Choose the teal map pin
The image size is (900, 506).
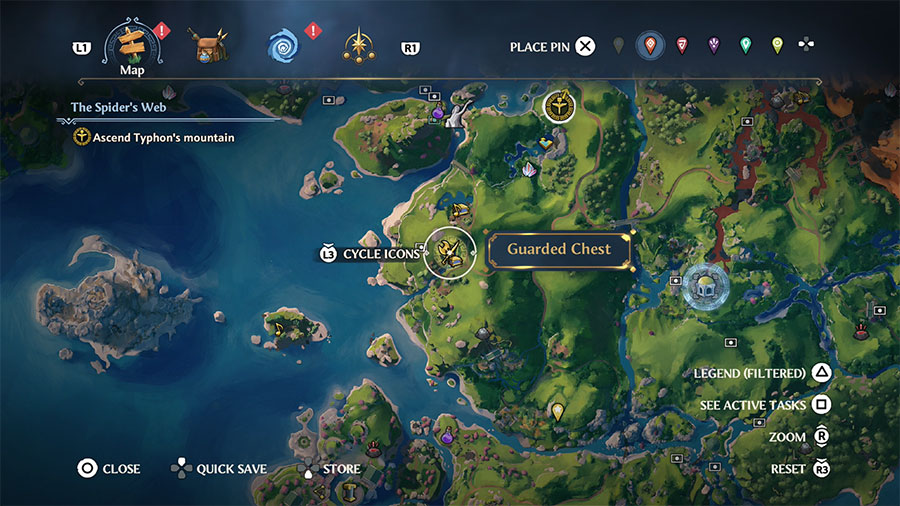[x=745, y=45]
